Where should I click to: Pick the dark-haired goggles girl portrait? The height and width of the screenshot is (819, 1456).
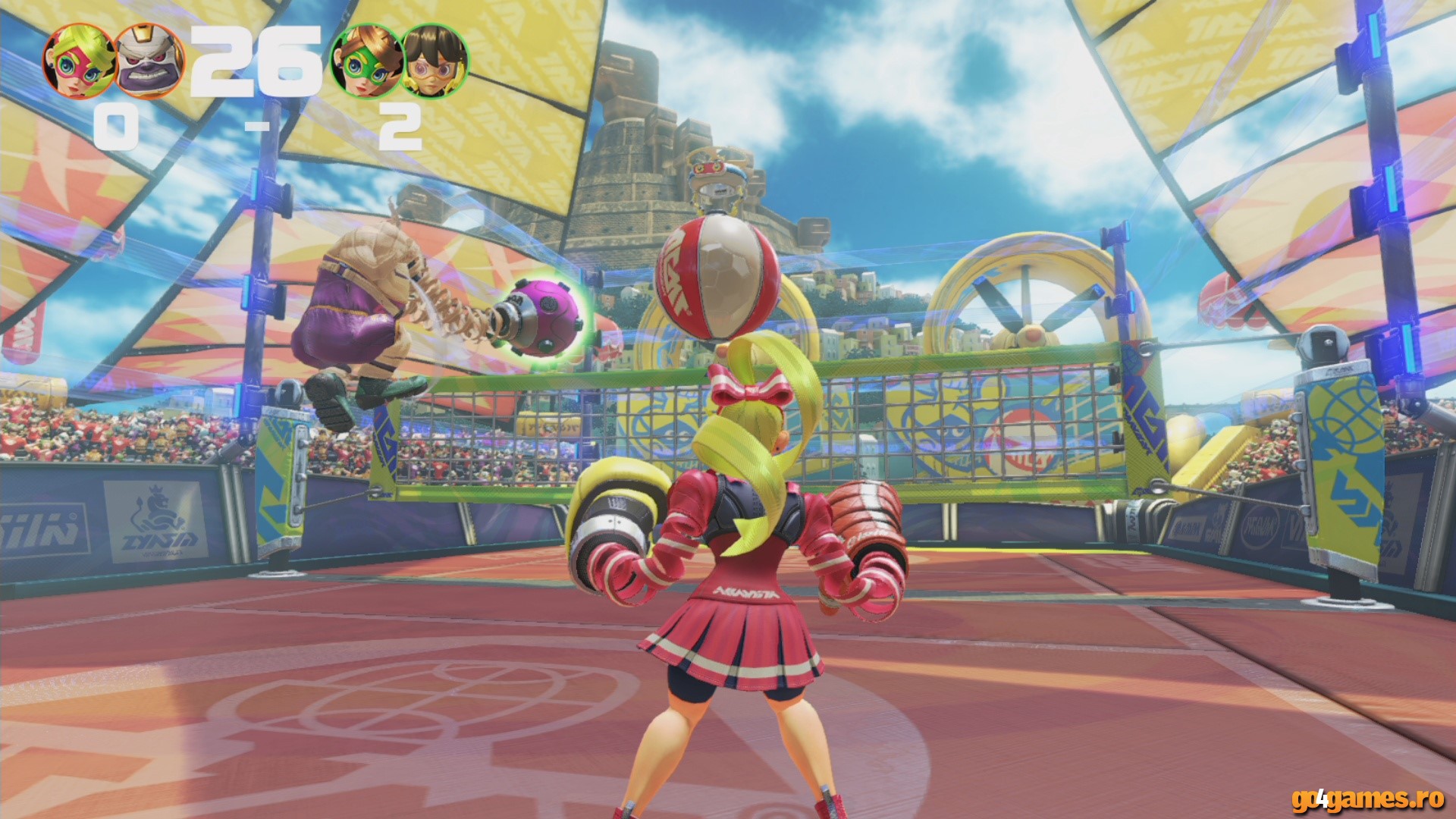point(435,62)
